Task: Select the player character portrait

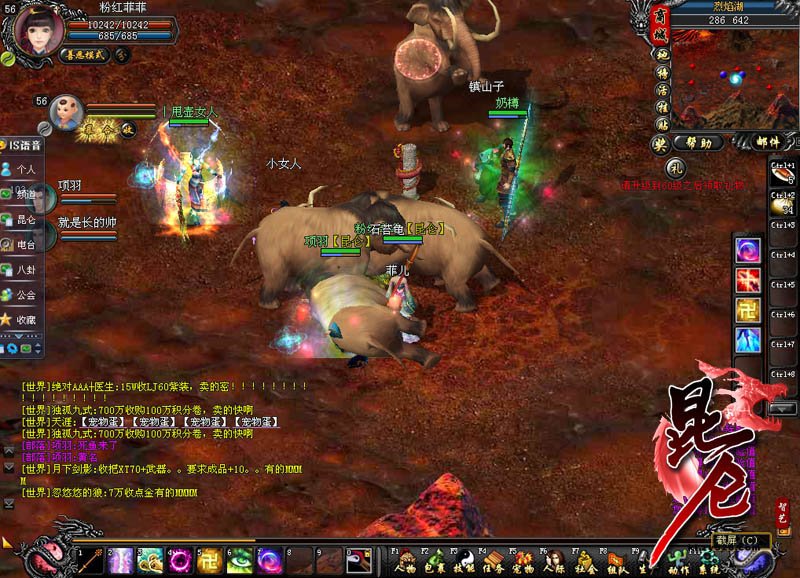Action: point(35,28)
